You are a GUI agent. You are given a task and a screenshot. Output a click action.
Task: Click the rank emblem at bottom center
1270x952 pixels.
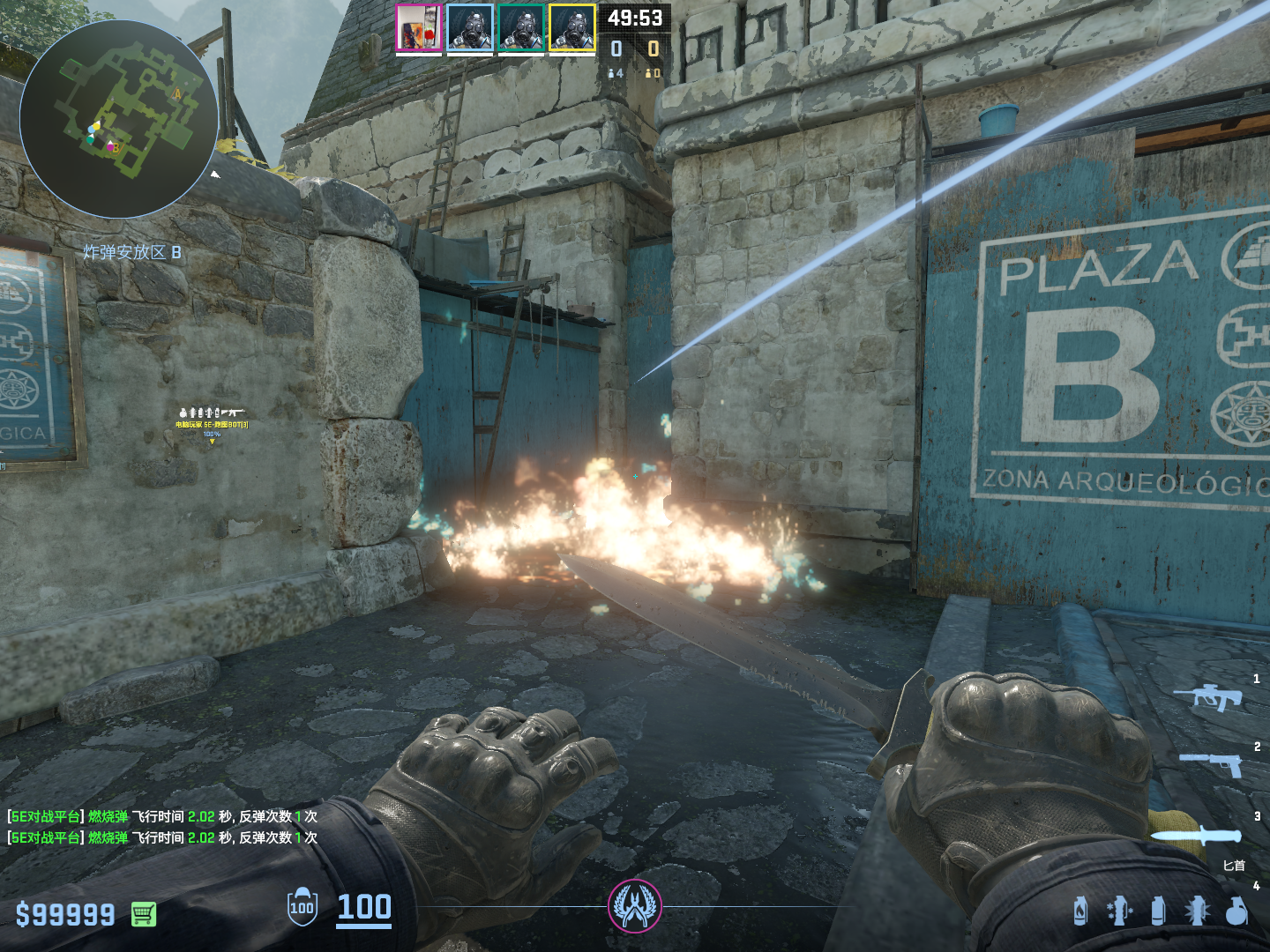[634, 906]
